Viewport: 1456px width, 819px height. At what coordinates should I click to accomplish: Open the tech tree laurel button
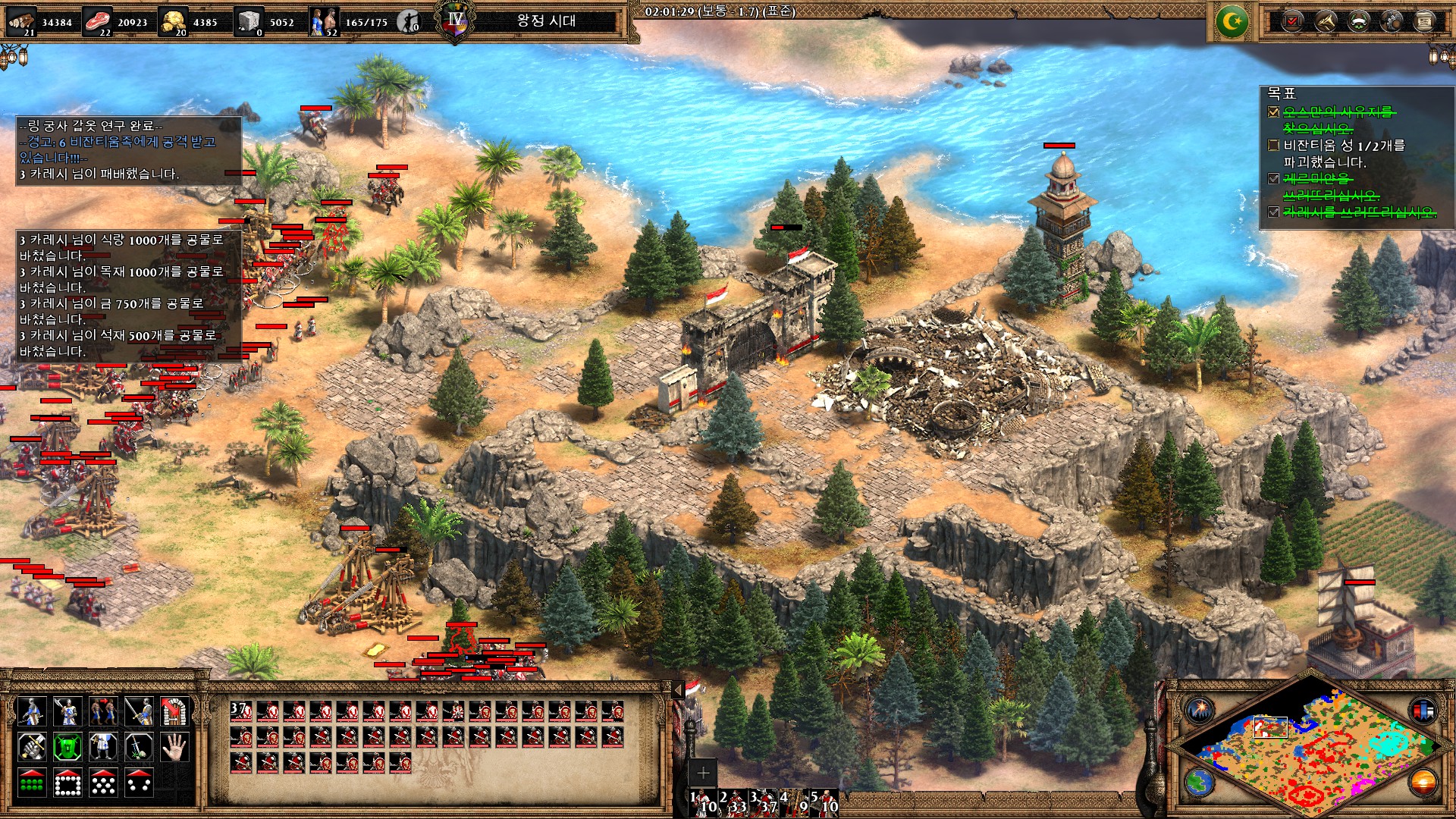(x=1359, y=21)
